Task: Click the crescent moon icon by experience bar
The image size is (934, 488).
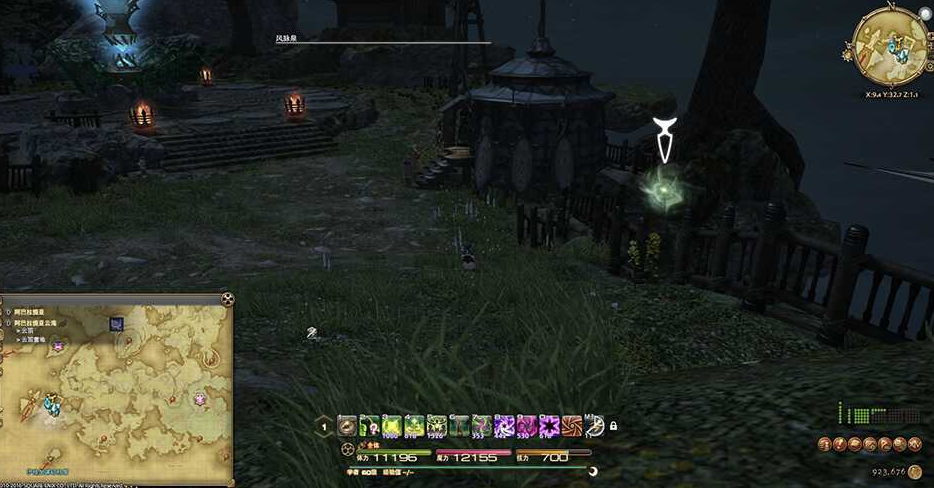Action: 593,471
